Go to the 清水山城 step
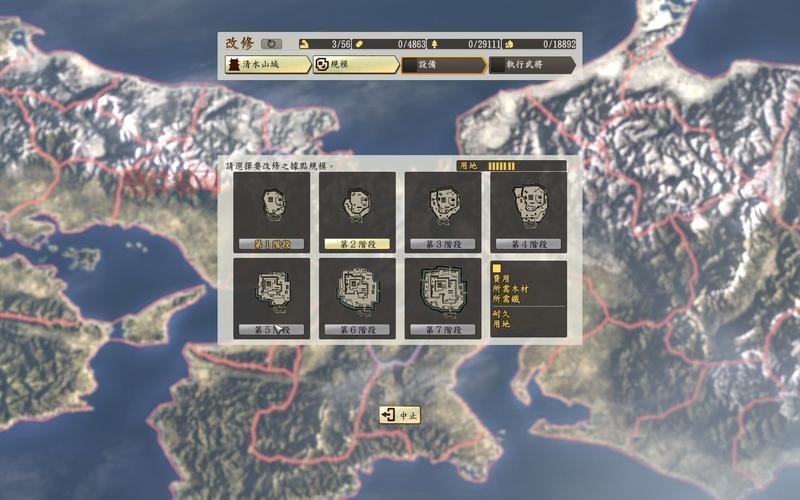The height and width of the screenshot is (500, 800). pos(266,65)
